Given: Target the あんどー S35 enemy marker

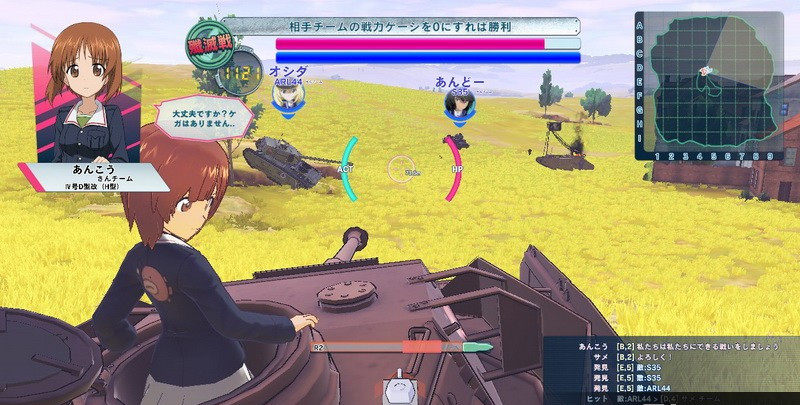Looking at the screenshot, I should pyautogui.click(x=459, y=102).
